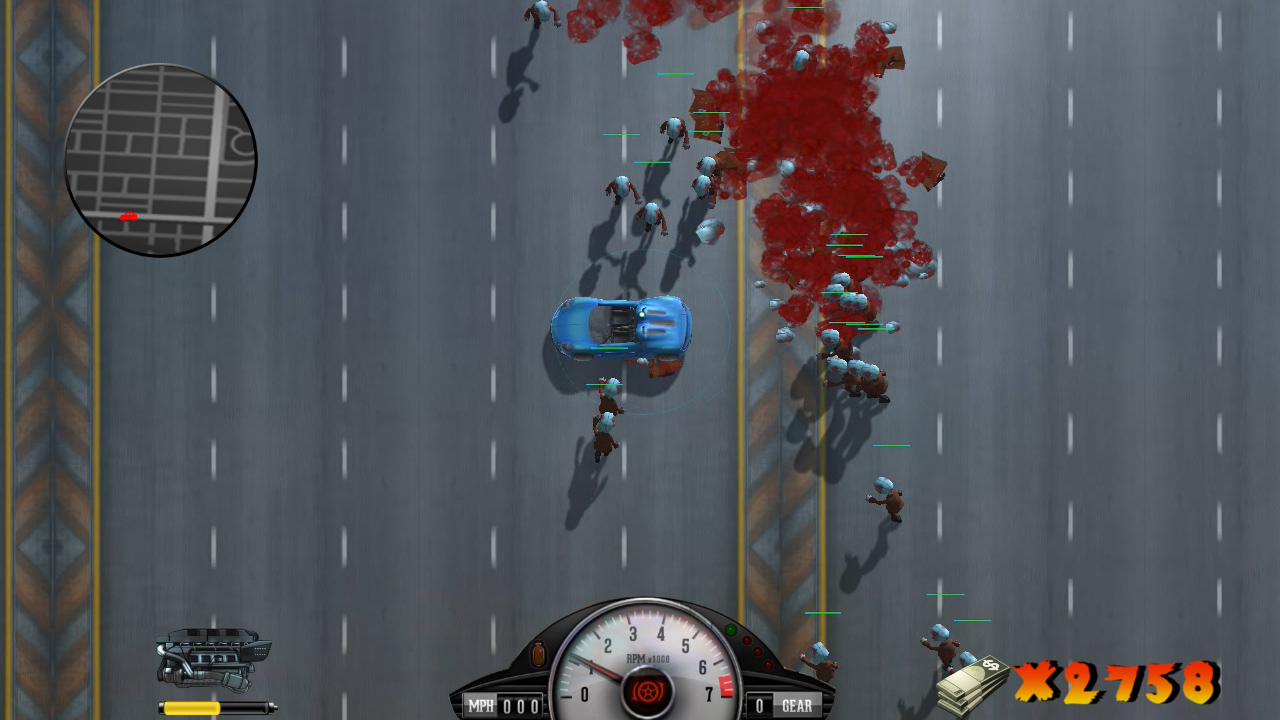Click the 0 gear number display
The width and height of the screenshot is (1280, 720).
coord(760,704)
